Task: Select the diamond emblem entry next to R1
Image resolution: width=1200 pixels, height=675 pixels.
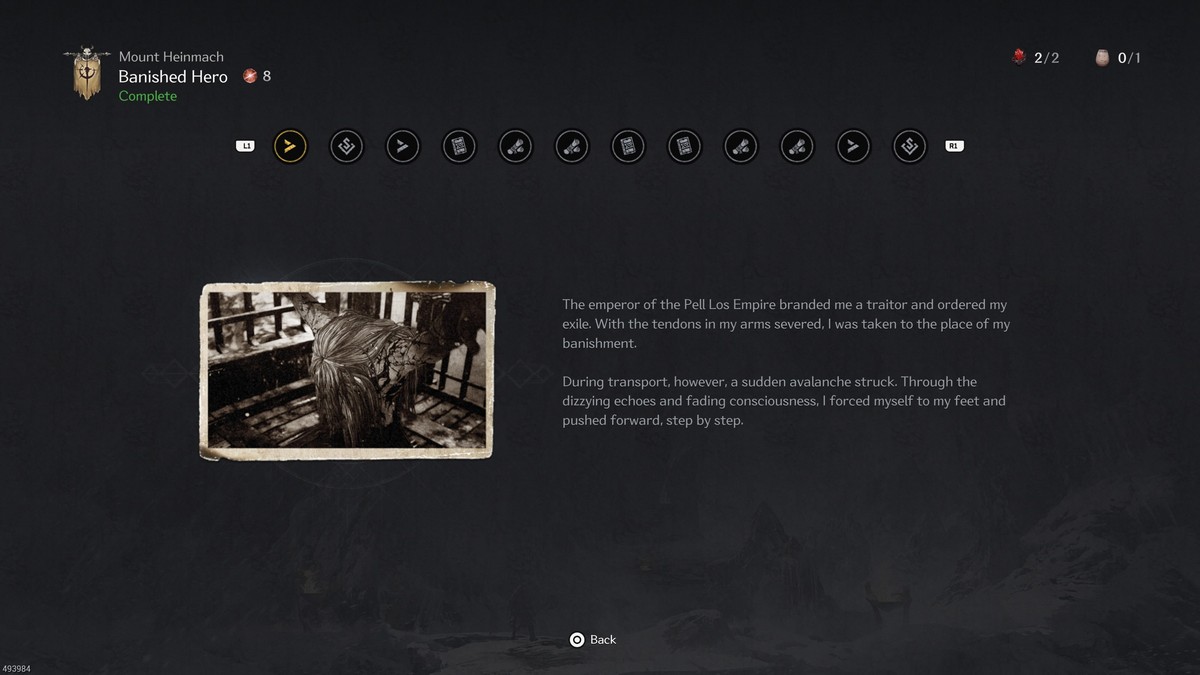Action: tap(909, 146)
